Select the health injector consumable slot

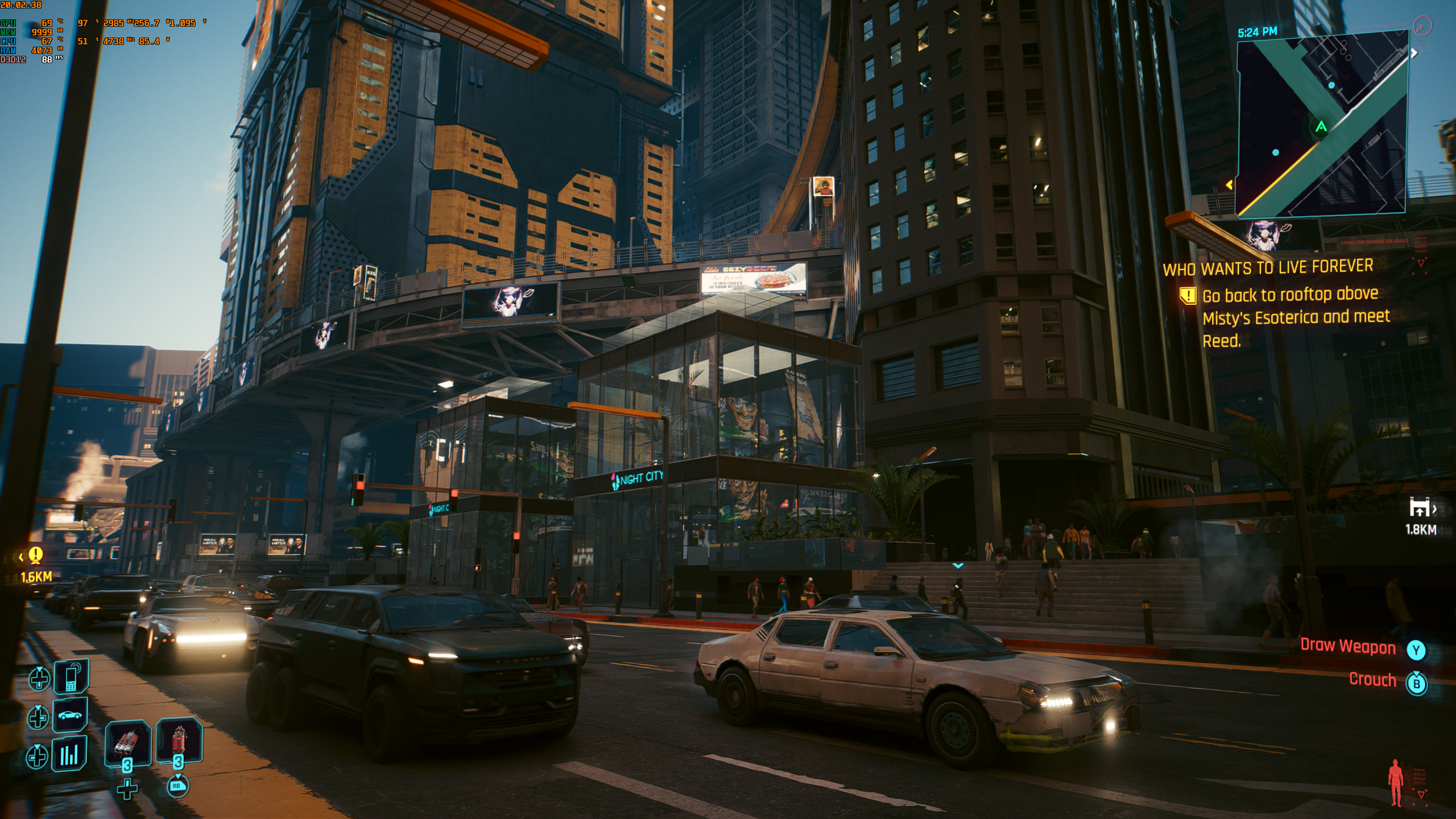(x=127, y=743)
